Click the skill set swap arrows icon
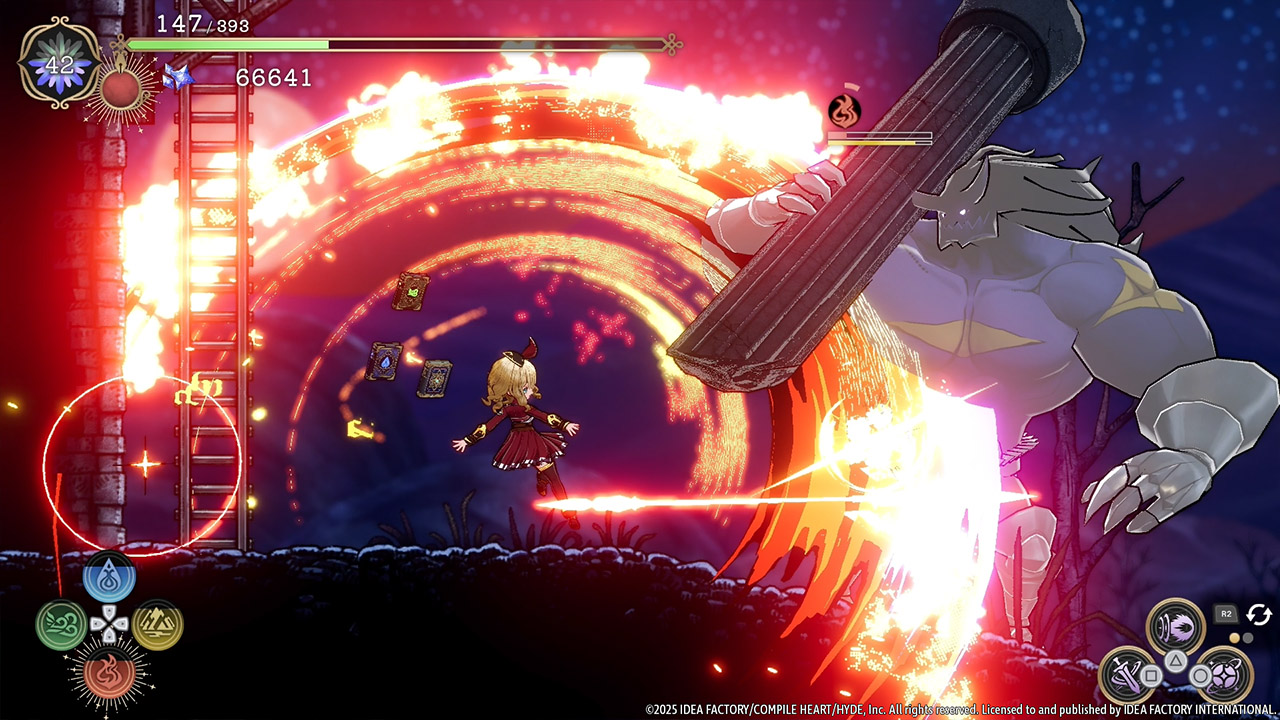1280x720 pixels. 1259,614
